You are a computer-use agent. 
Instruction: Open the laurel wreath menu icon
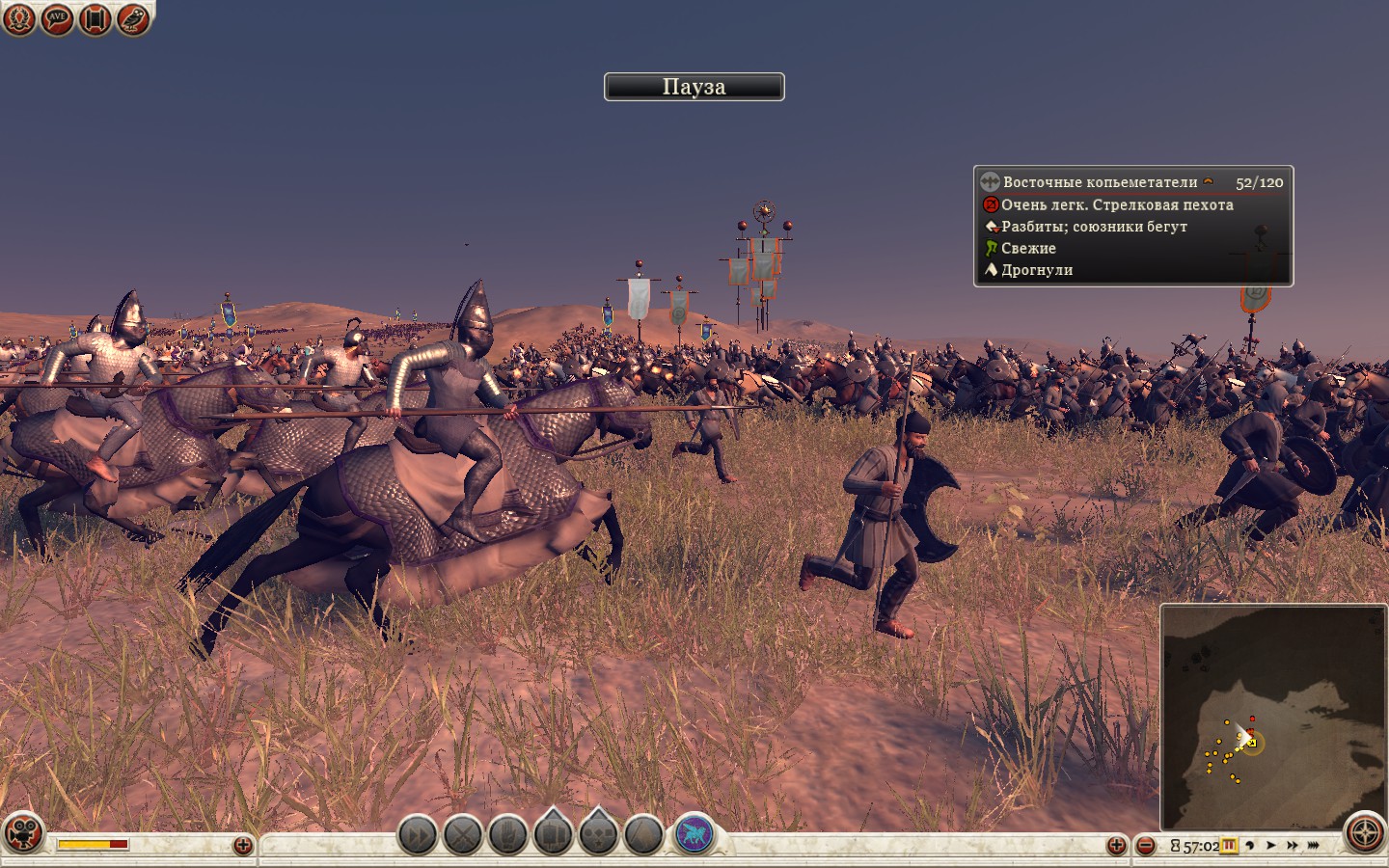pos(18,18)
